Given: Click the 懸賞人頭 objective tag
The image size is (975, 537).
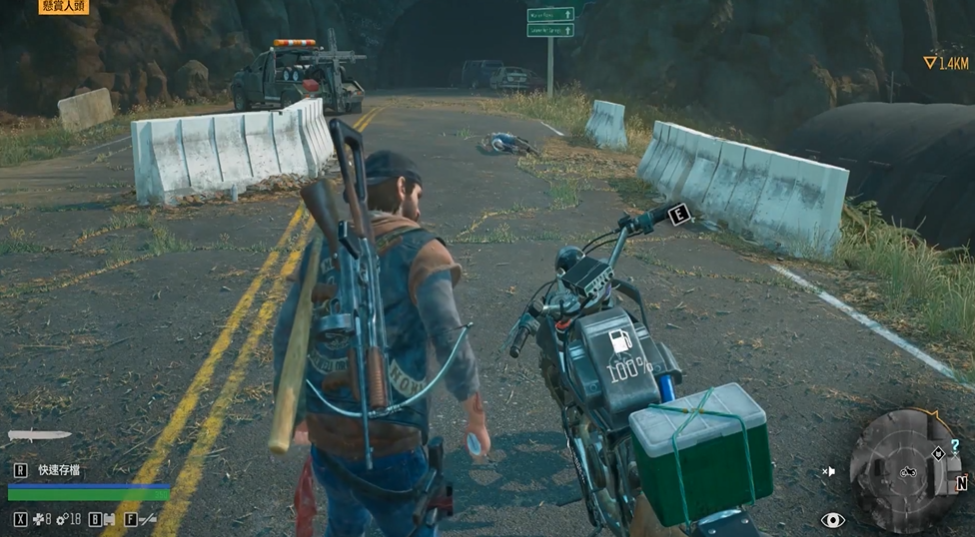Looking at the screenshot, I should click(64, 6).
